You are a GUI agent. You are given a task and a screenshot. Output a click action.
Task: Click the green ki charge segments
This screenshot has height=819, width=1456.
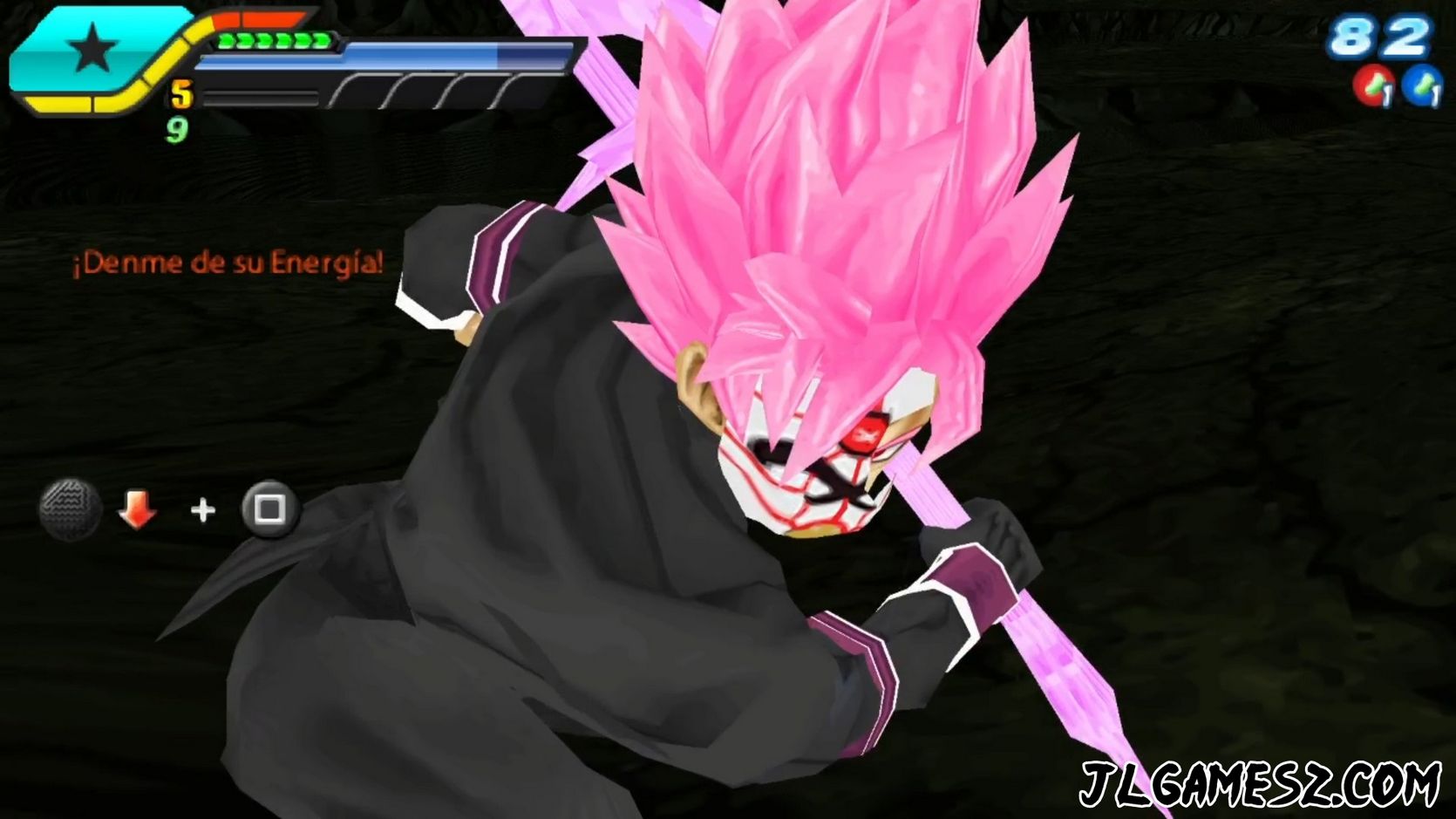click(275, 40)
